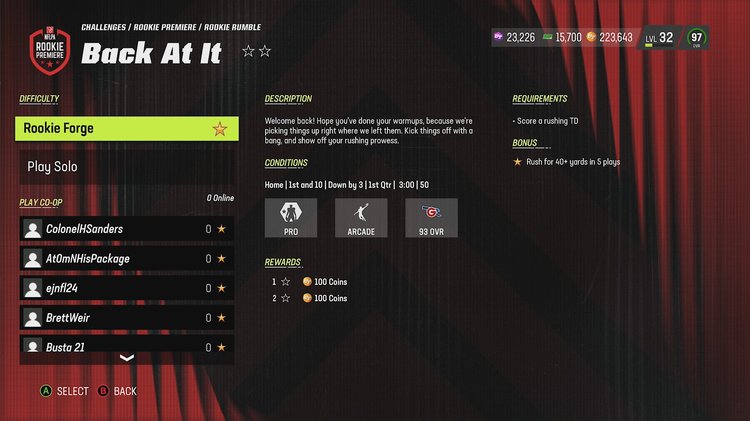Viewport: 750px width, 421px height.
Task: Click the 97 OVR team rating badge
Action: [x=697, y=38]
